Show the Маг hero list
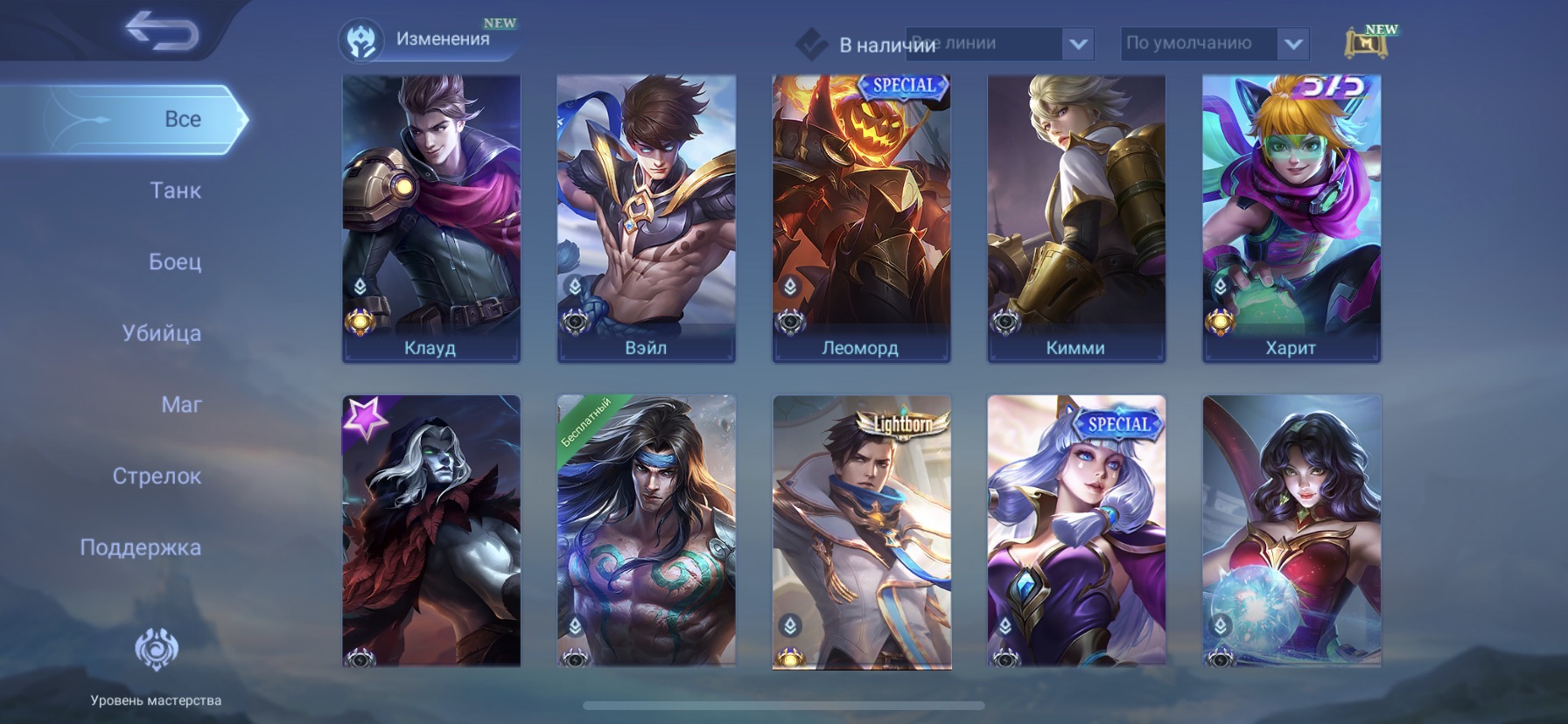The height and width of the screenshot is (724, 1568). (x=181, y=405)
